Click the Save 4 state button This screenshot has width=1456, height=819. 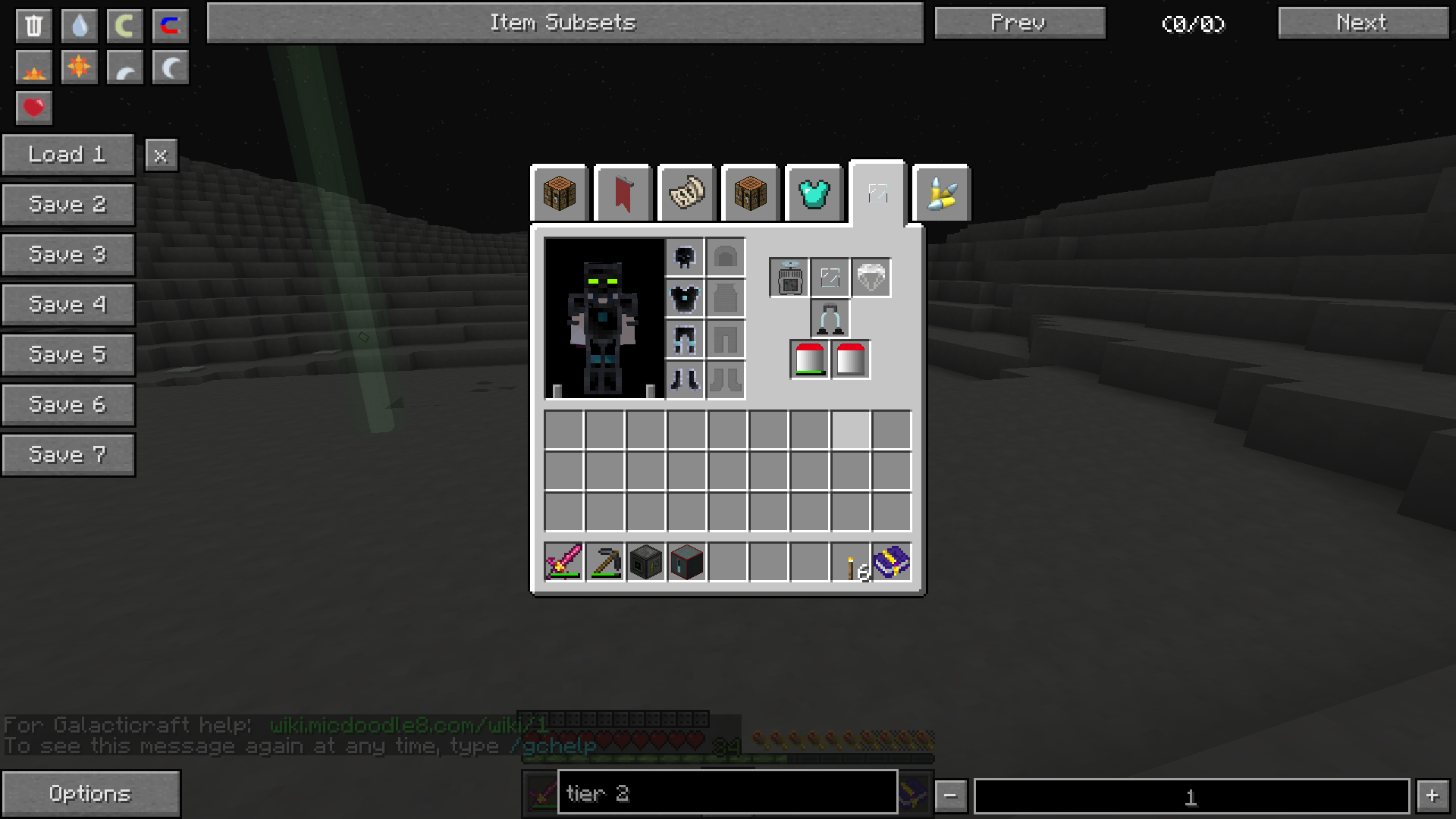[68, 304]
